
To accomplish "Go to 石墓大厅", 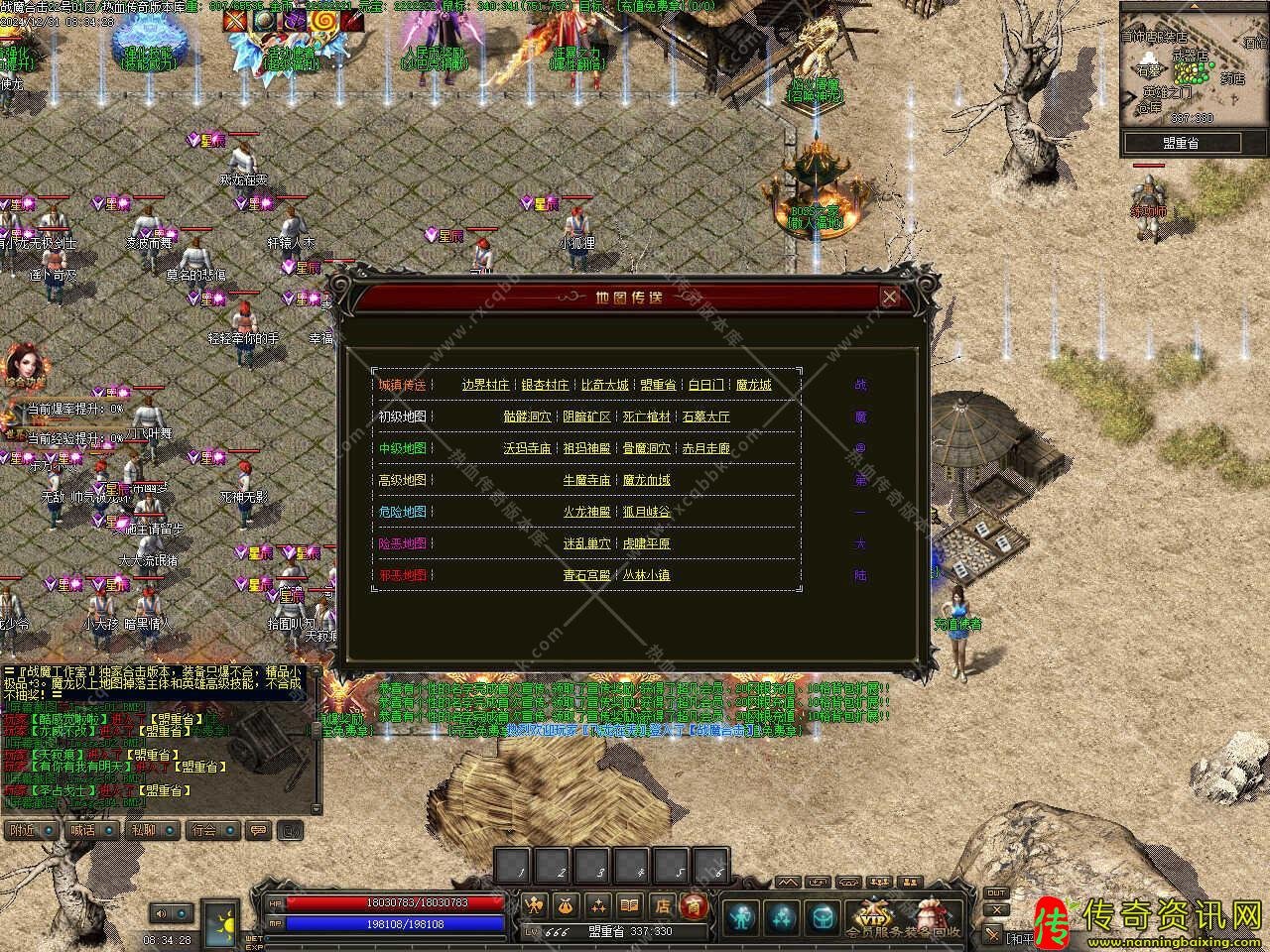I will click(705, 416).
